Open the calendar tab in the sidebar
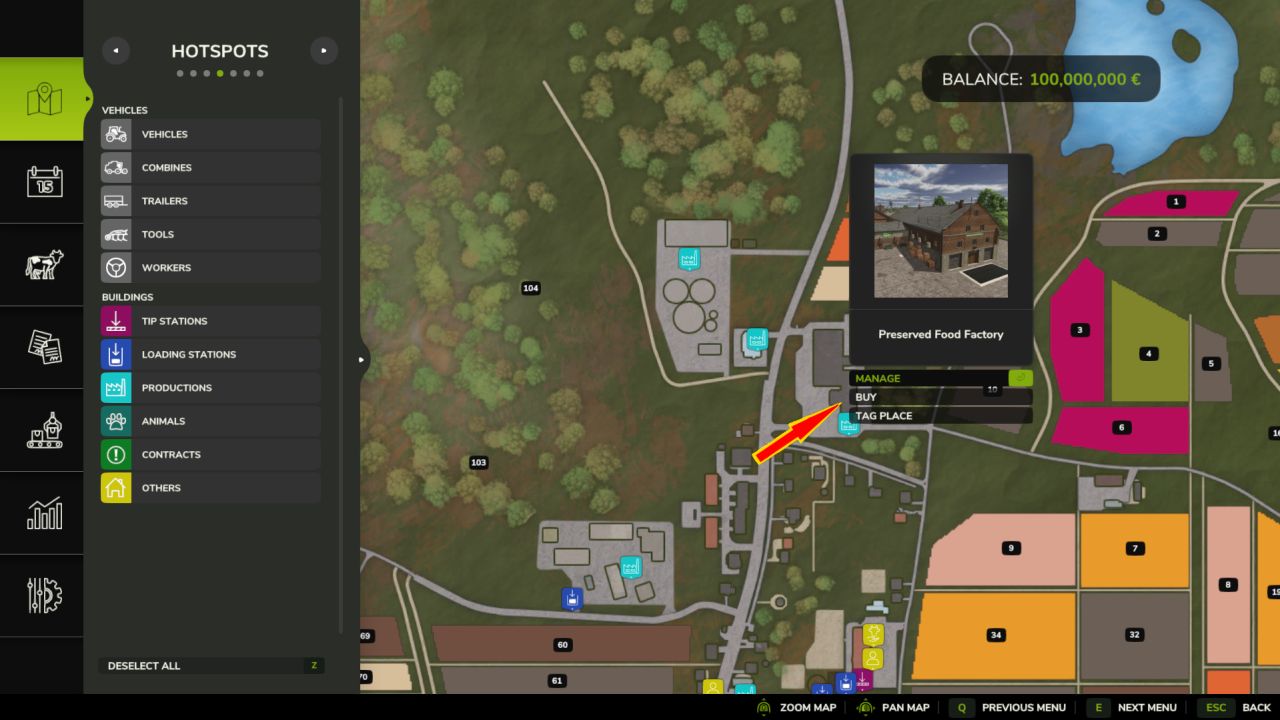The height and width of the screenshot is (720, 1280). click(44, 182)
